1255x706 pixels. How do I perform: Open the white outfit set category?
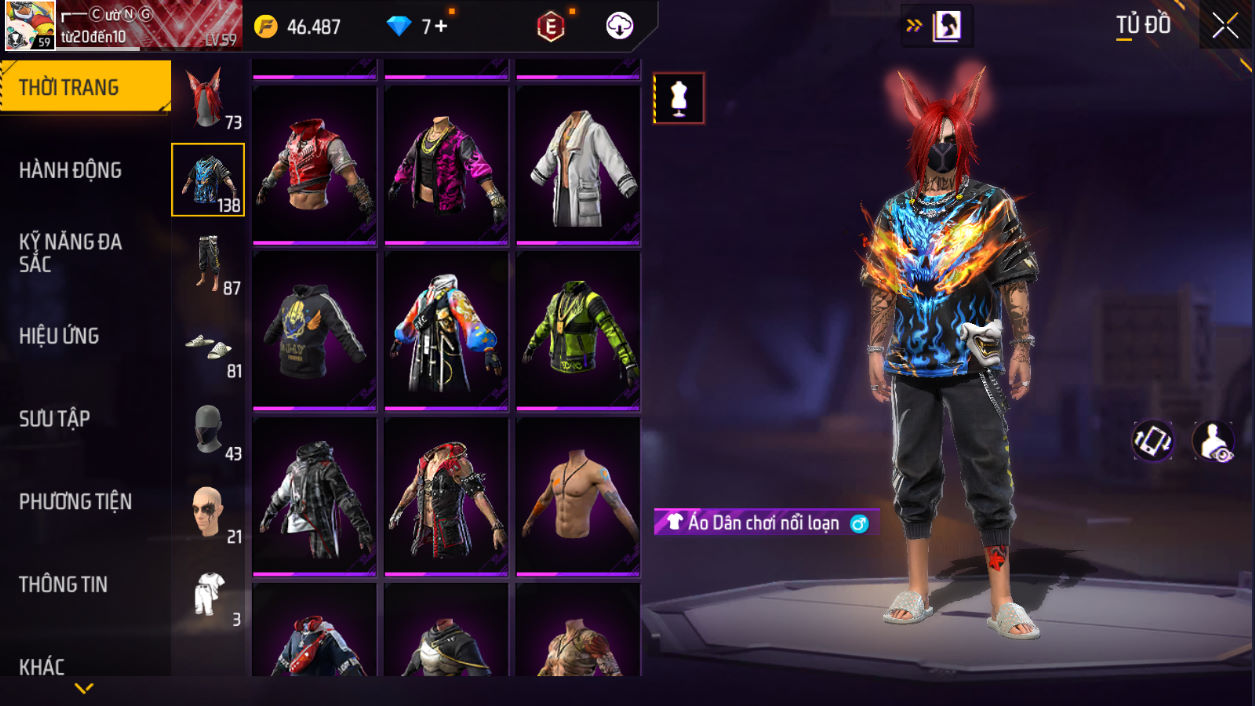tap(207, 596)
